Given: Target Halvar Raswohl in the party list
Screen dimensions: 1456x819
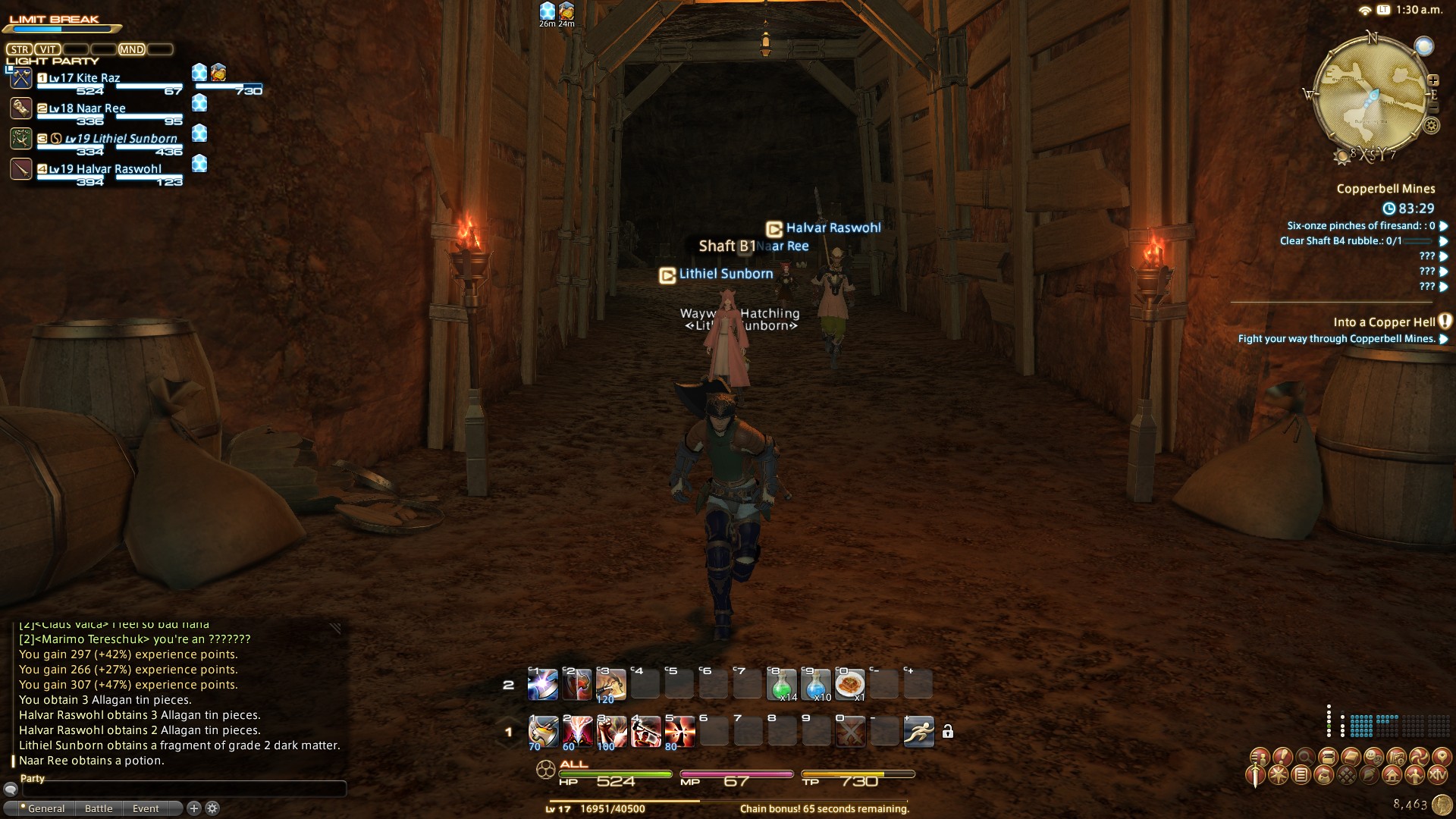Looking at the screenshot, I should 105,169.
